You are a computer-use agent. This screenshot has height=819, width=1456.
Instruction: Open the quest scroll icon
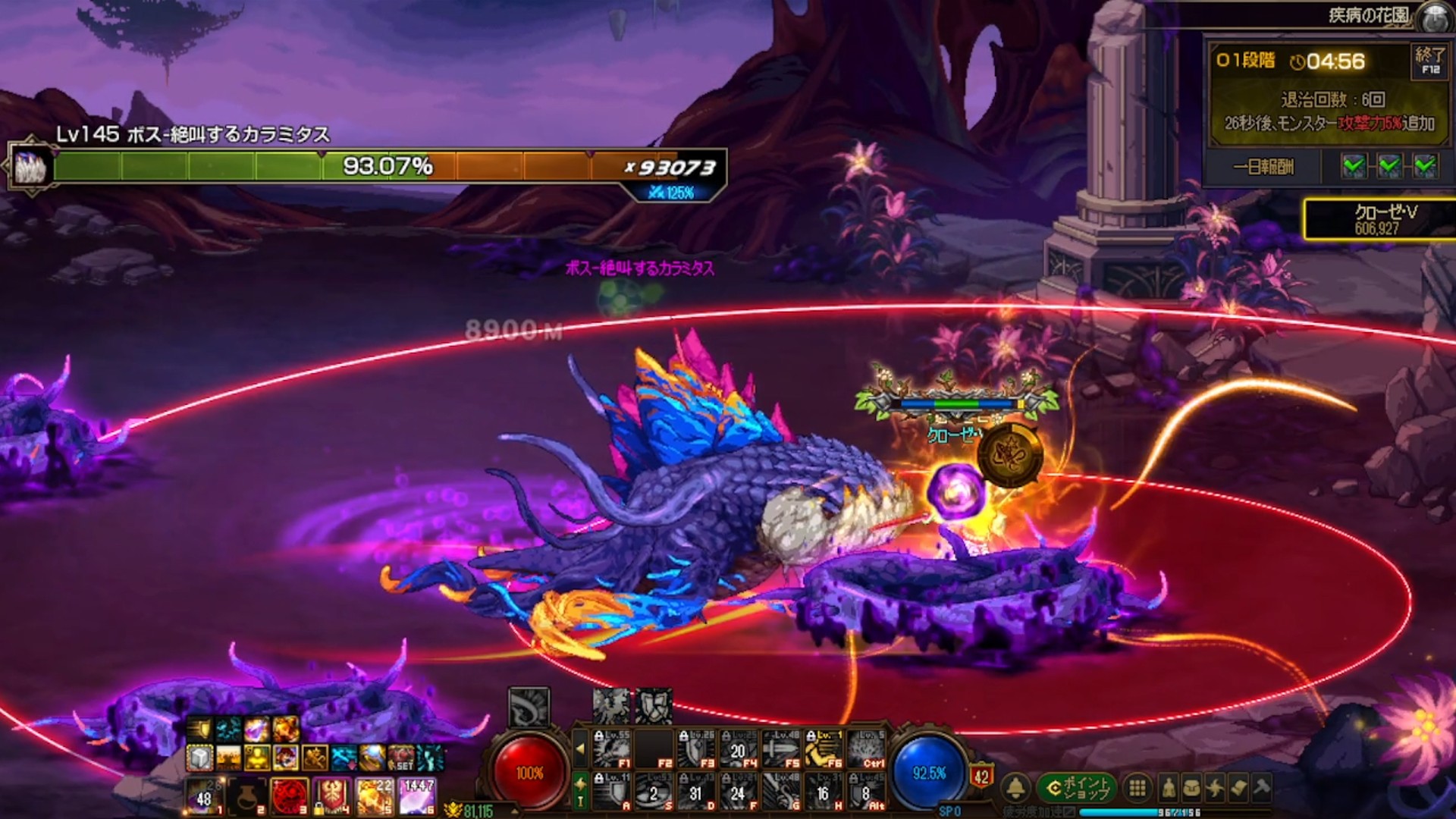[x=1238, y=789]
